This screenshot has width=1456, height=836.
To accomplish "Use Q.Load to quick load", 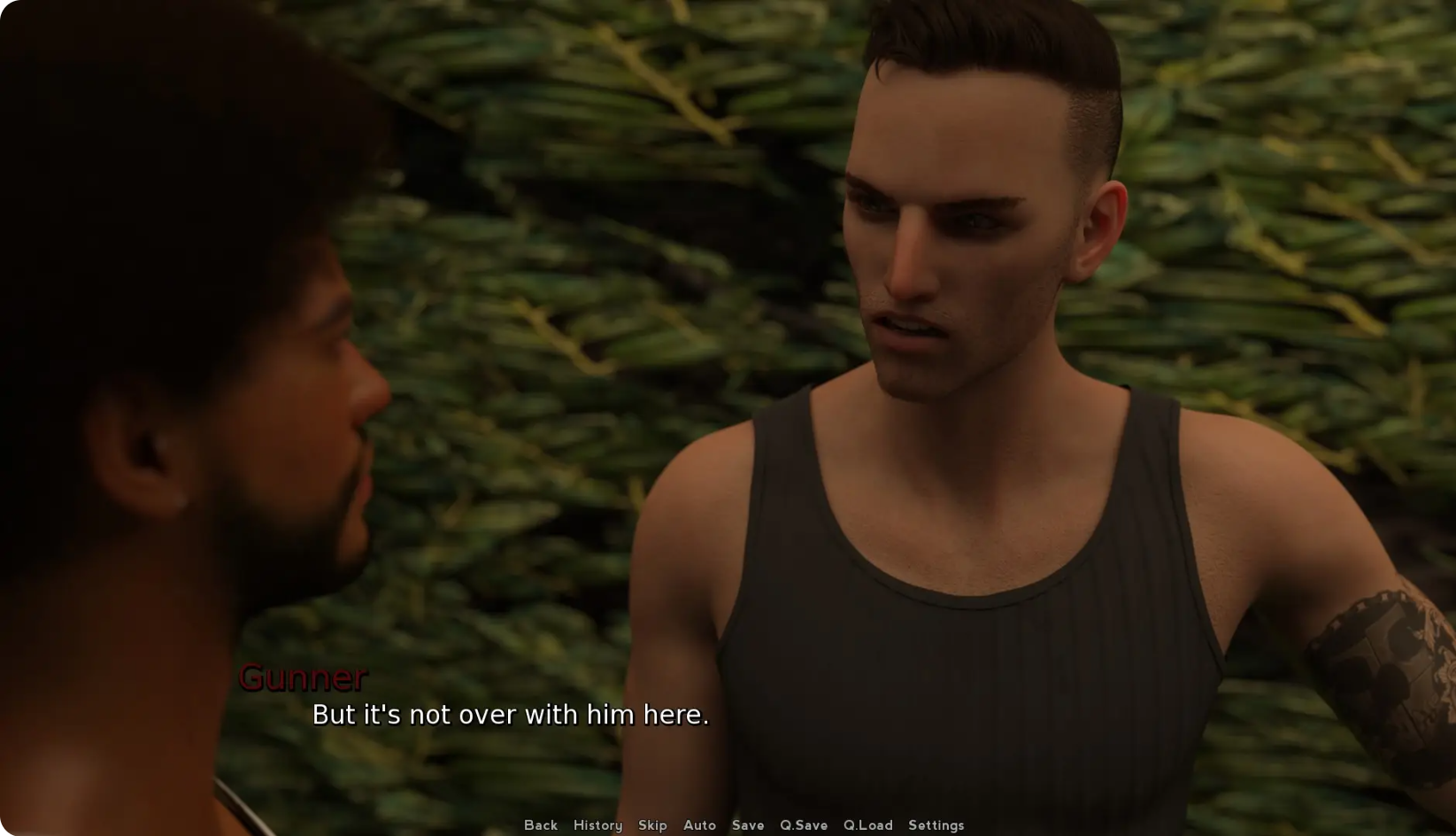I will [867, 825].
